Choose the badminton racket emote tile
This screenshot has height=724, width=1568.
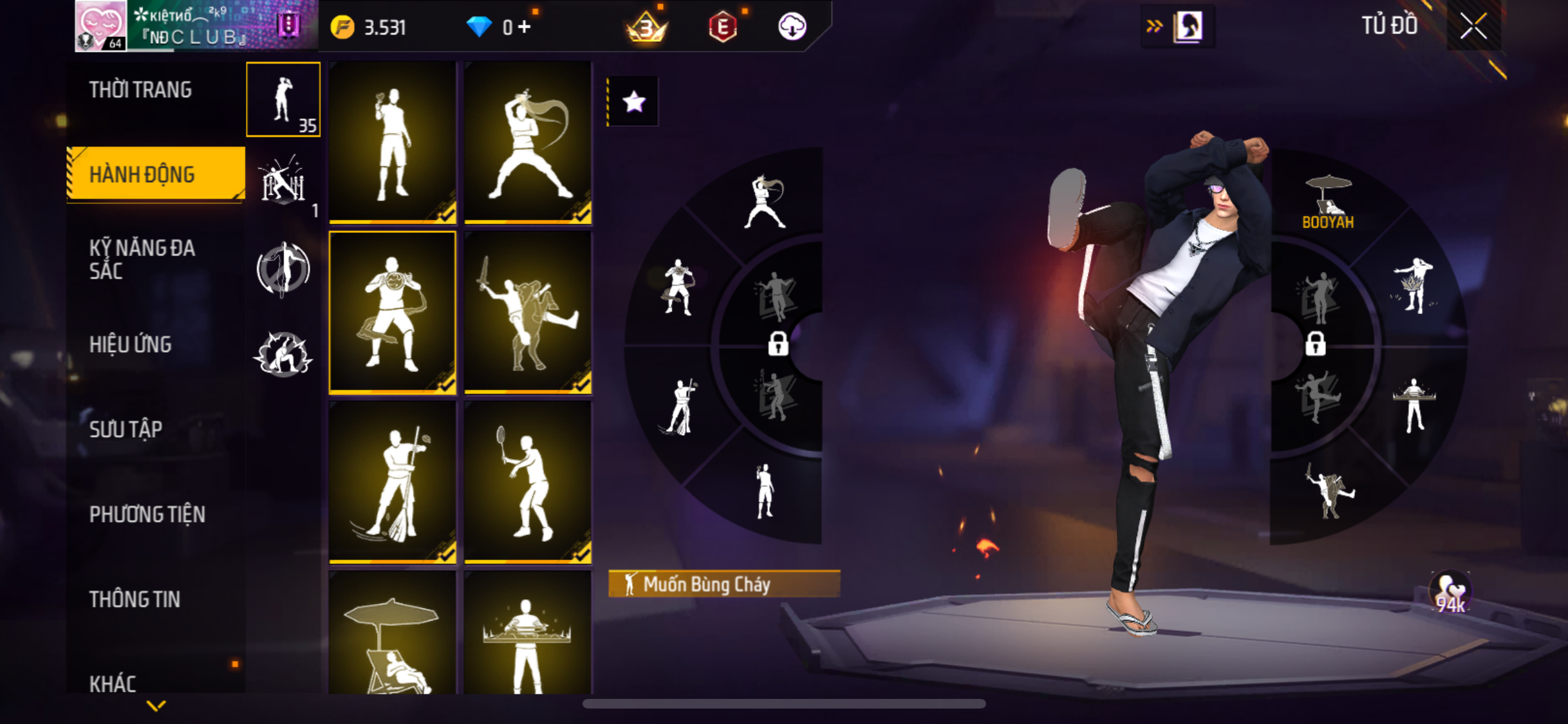528,481
